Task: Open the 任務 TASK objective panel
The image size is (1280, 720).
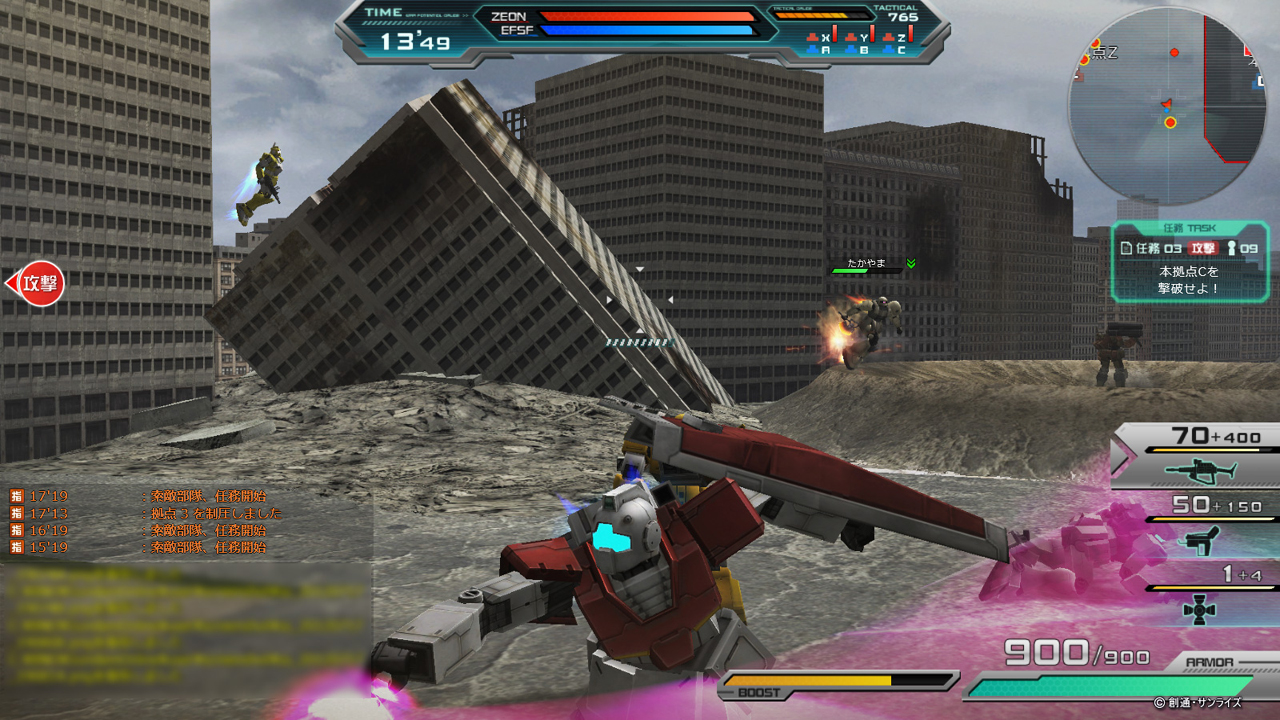Action: [1189, 261]
